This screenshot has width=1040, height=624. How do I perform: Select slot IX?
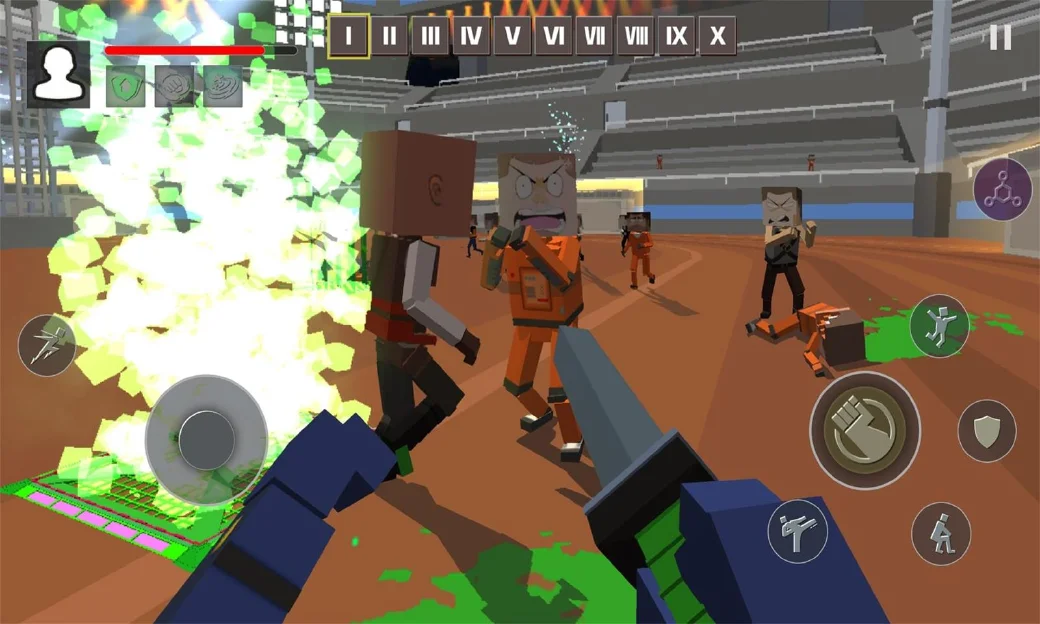[x=676, y=37]
